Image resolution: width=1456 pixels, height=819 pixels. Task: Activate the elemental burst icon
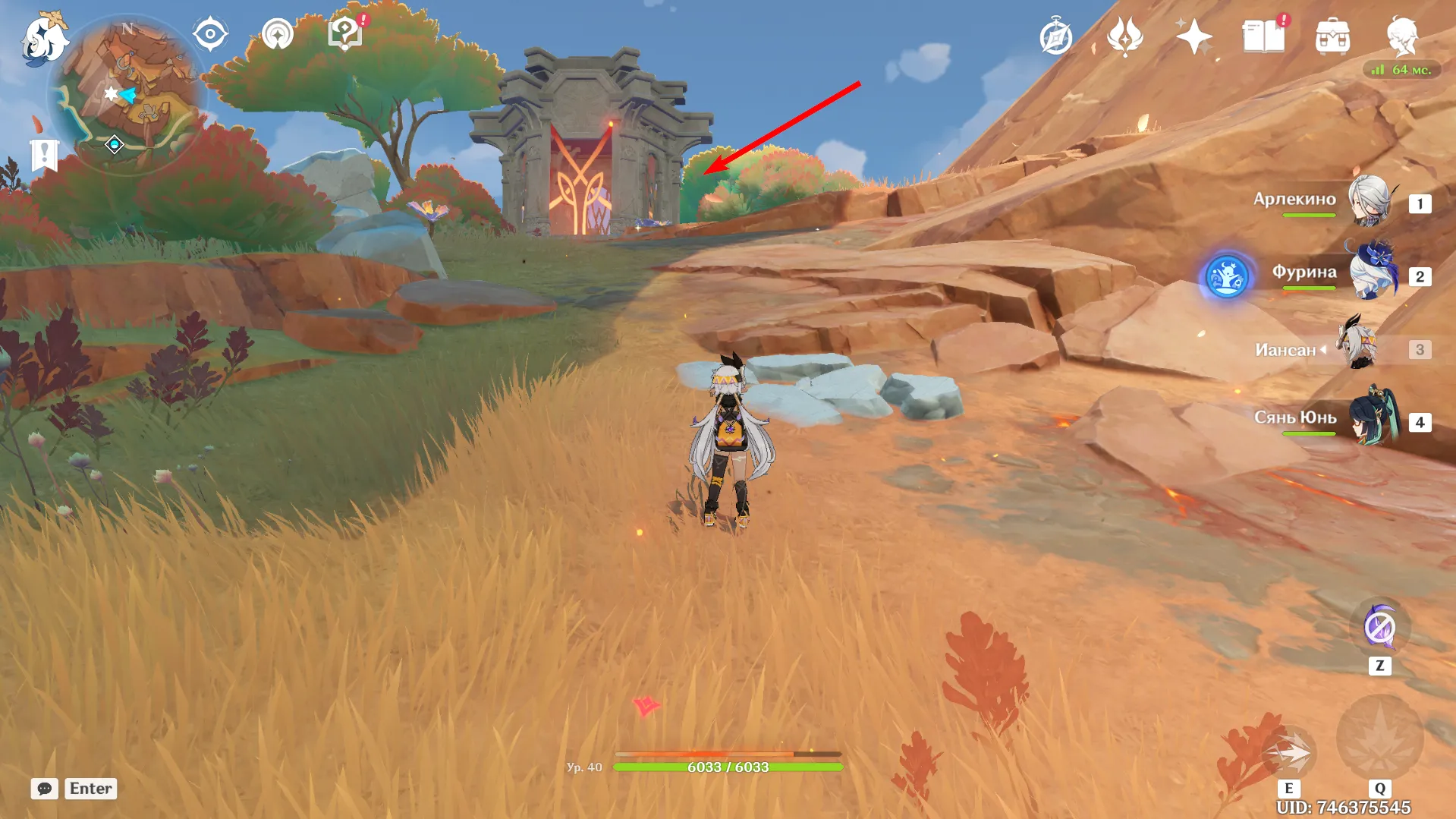pos(1379,738)
